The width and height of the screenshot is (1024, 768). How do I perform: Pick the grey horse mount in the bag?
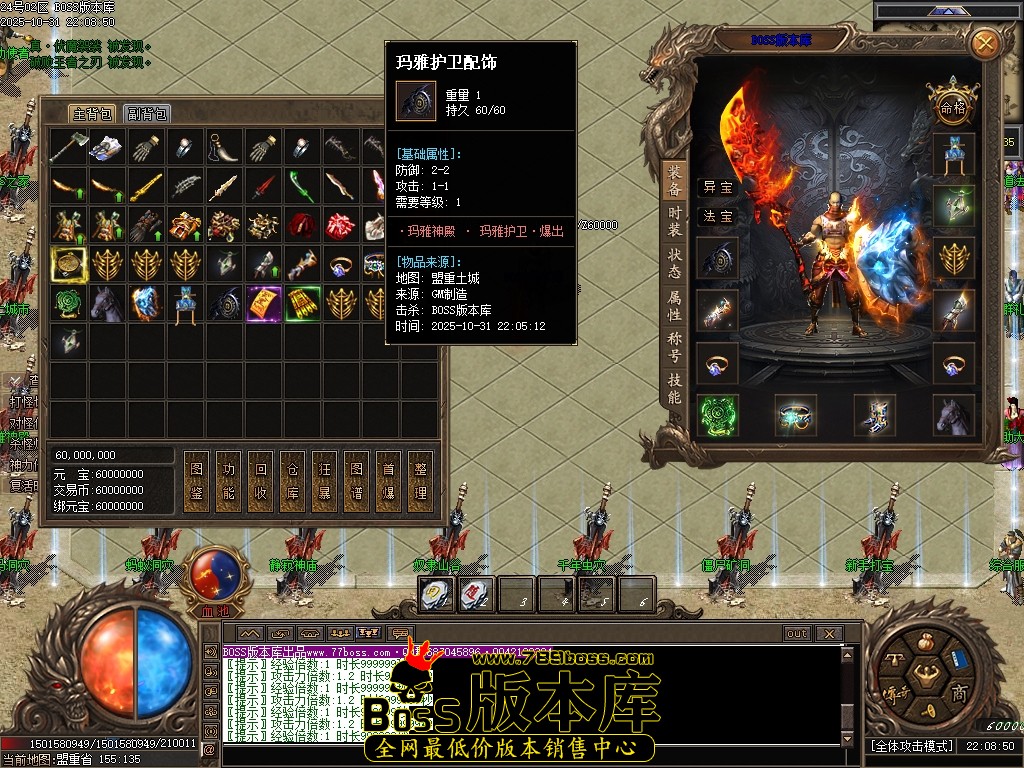point(107,303)
